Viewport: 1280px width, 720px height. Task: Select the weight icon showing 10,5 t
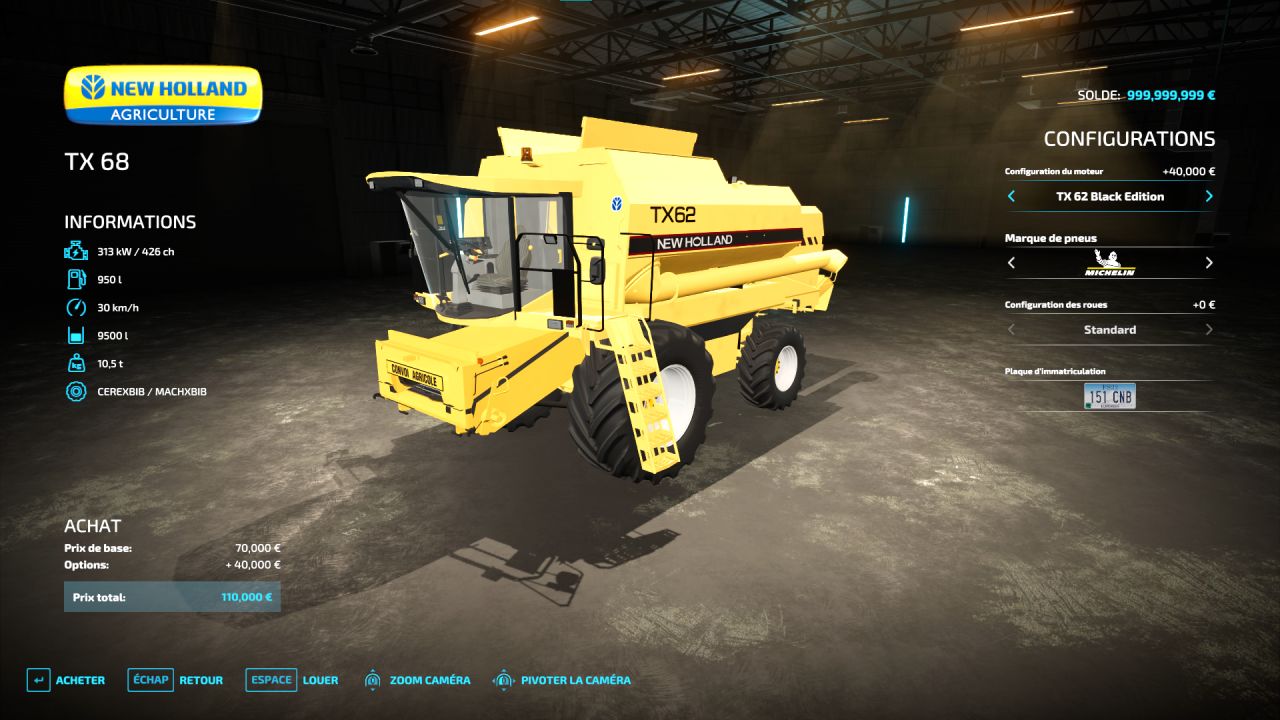click(75, 363)
